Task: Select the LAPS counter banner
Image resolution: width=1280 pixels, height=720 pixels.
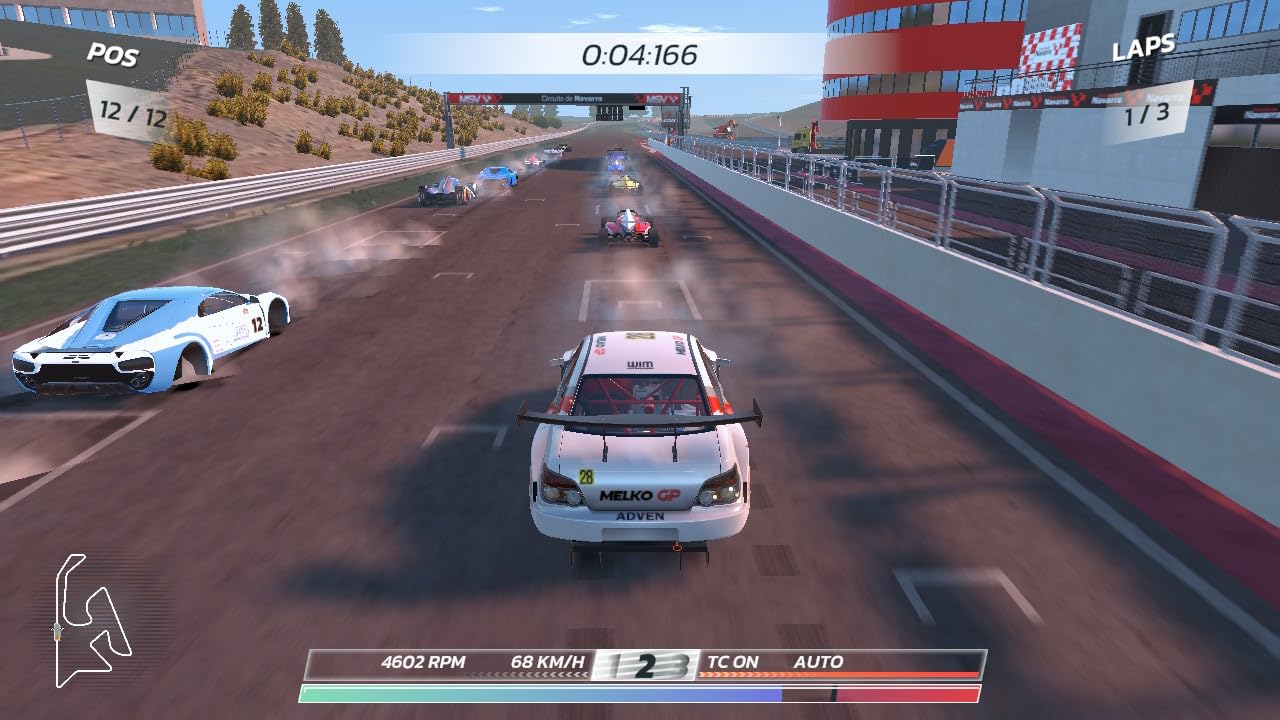Action: point(1146,45)
